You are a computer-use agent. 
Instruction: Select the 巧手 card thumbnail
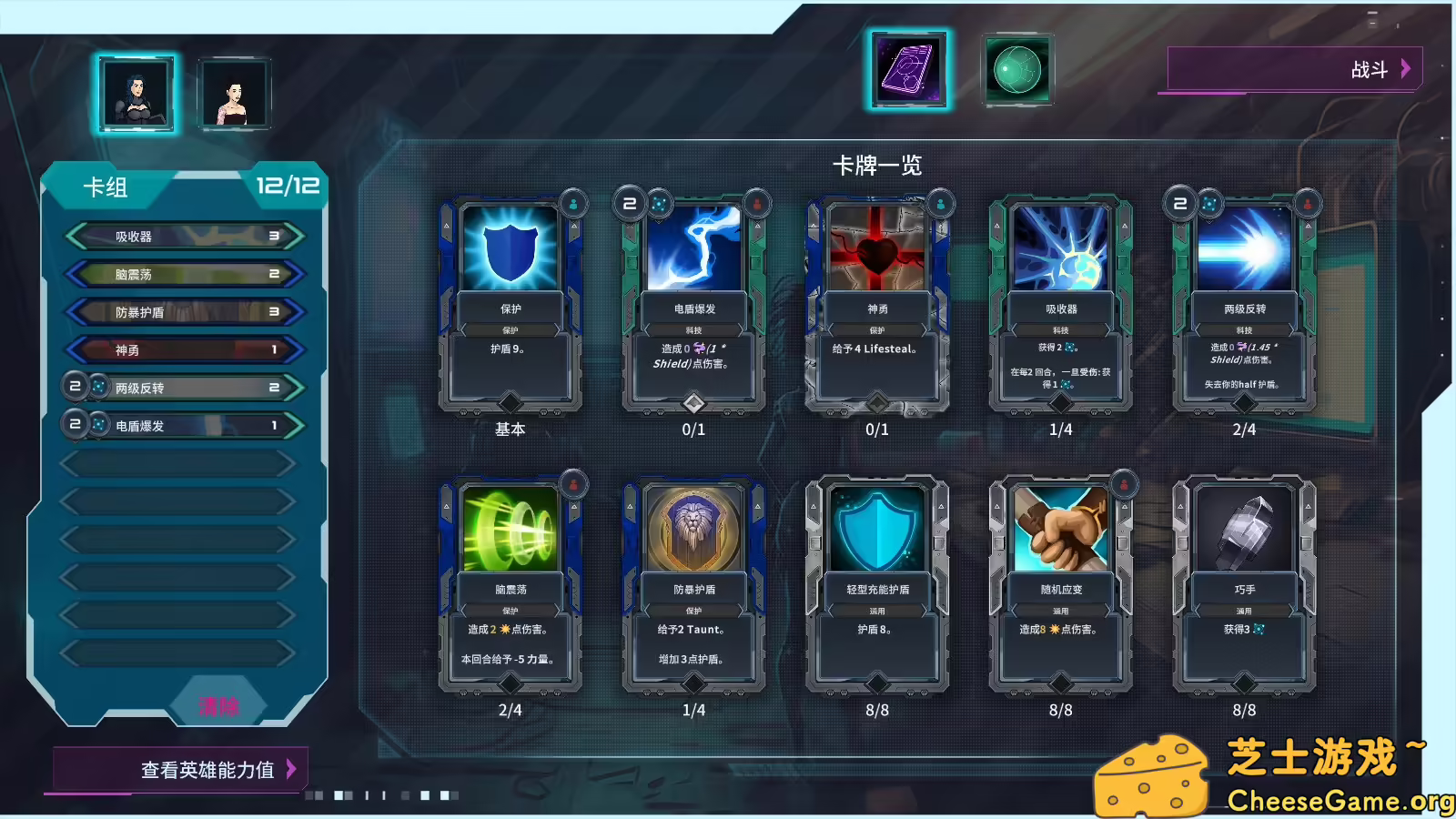(x=1245, y=587)
